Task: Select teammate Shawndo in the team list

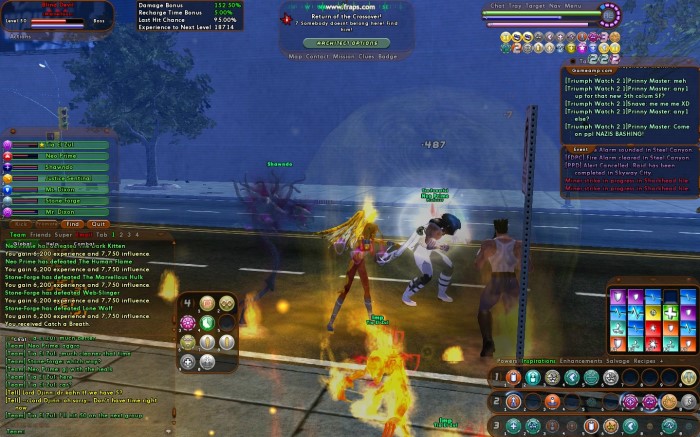Action: [60, 166]
